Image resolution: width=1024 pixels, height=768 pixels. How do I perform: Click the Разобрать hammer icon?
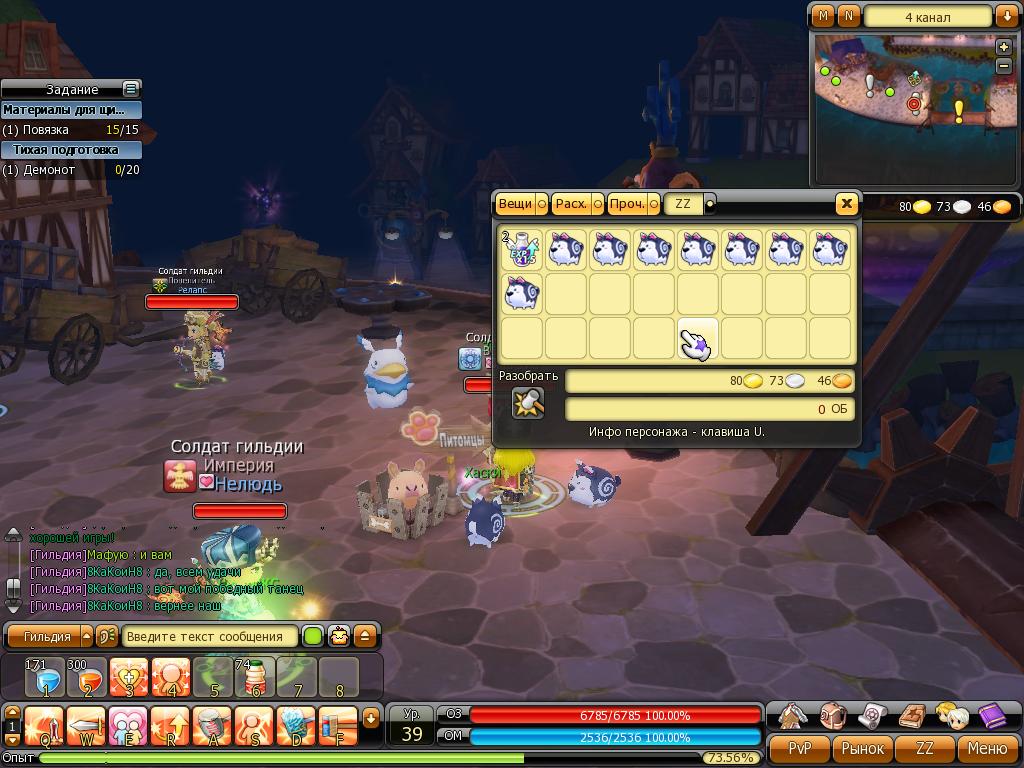point(528,403)
